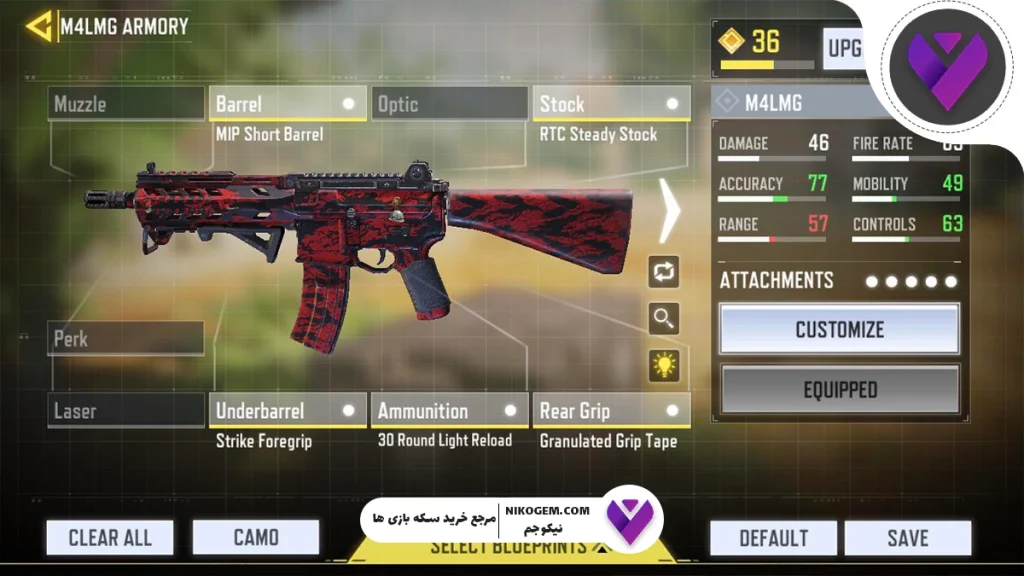1024x576 pixels.
Task: Open the Optic attachment slot
Action: click(x=450, y=104)
